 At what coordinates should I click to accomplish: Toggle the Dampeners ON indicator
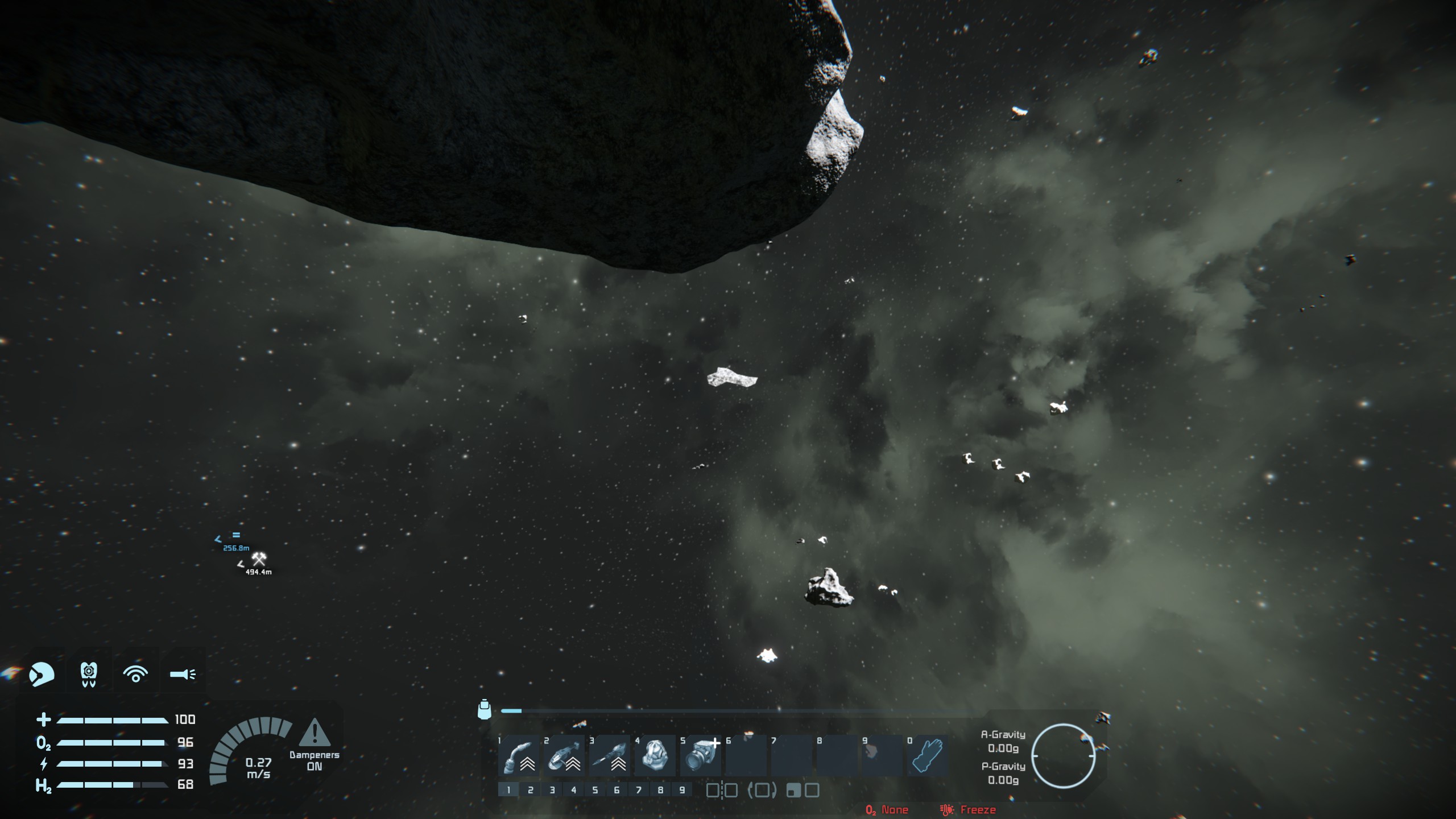(x=315, y=745)
